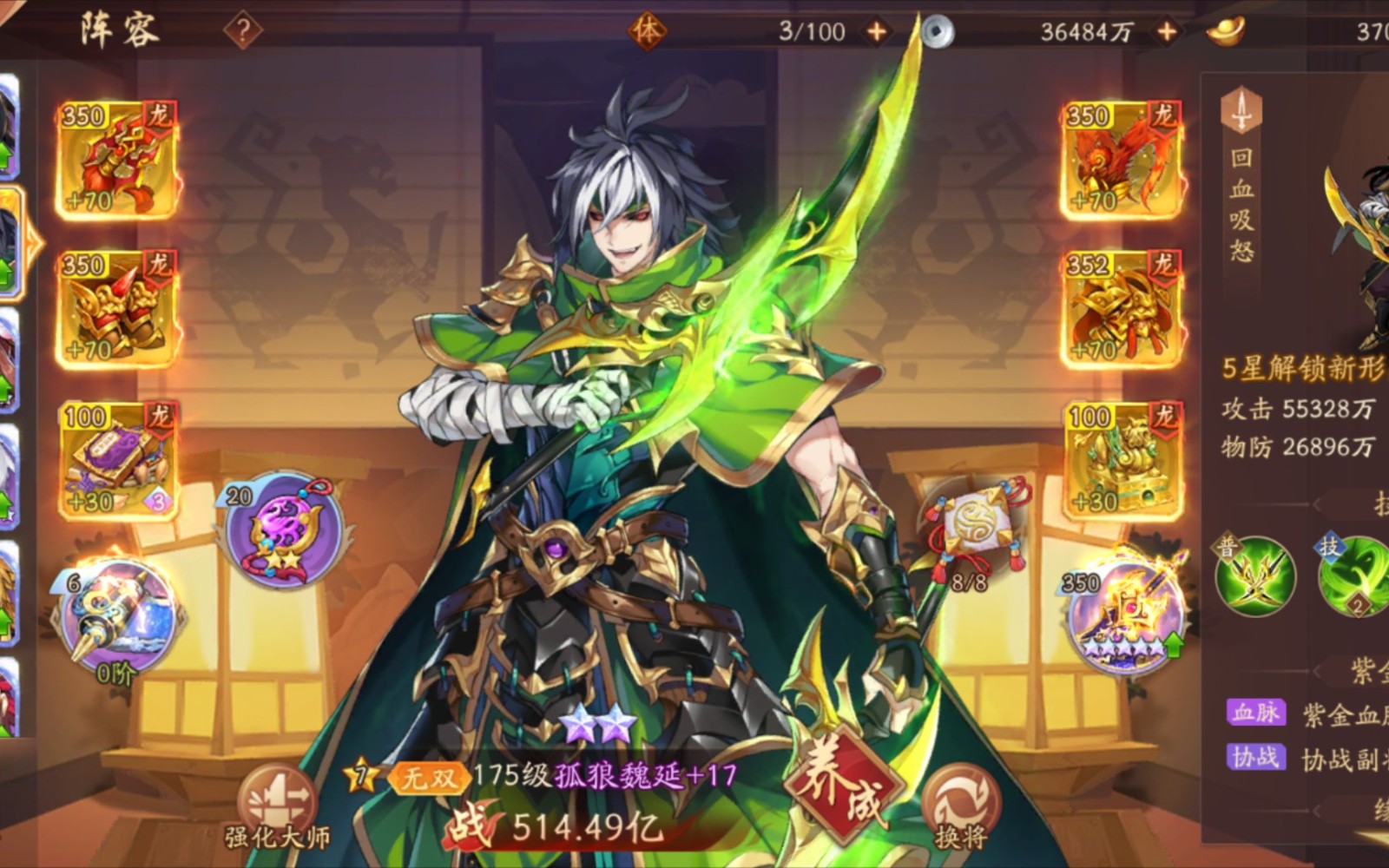
Task: Select the red phoenix armor slot
Action: 1122,160
